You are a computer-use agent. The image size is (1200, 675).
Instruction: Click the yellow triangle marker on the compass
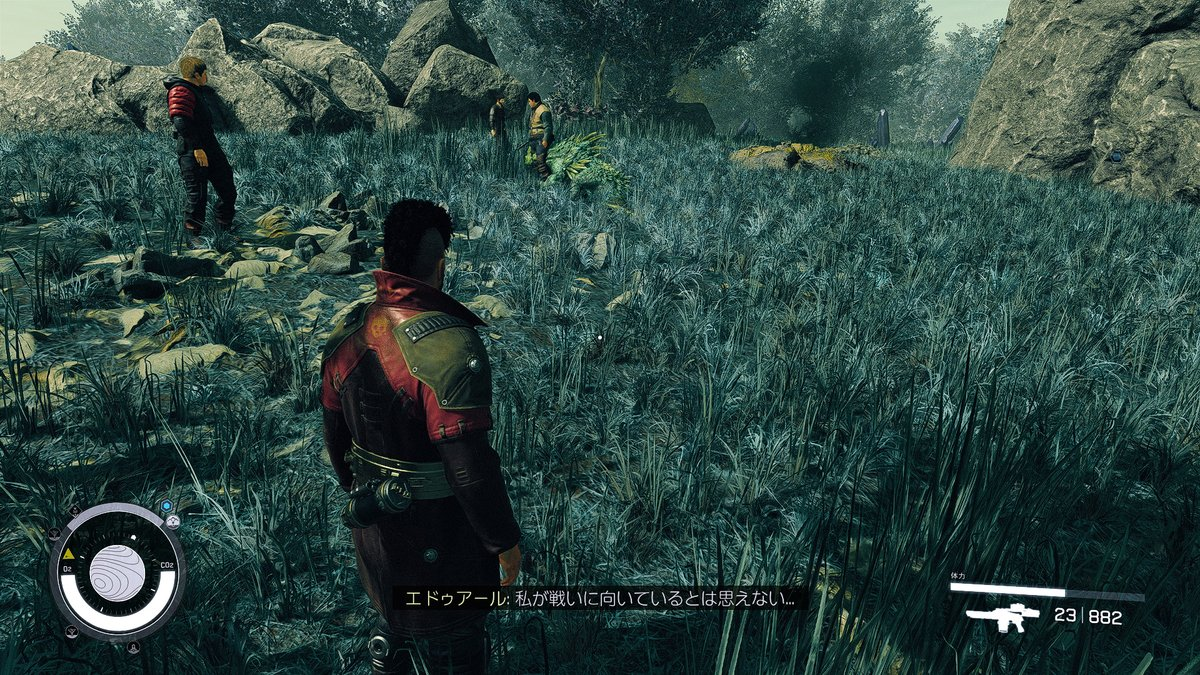[x=68, y=553]
